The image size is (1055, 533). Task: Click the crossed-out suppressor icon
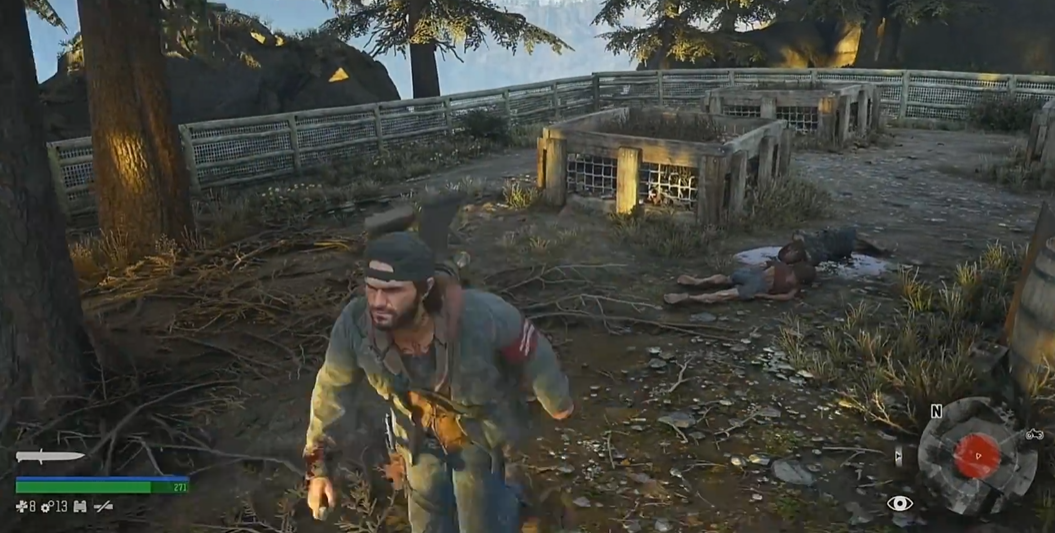[x=103, y=507]
